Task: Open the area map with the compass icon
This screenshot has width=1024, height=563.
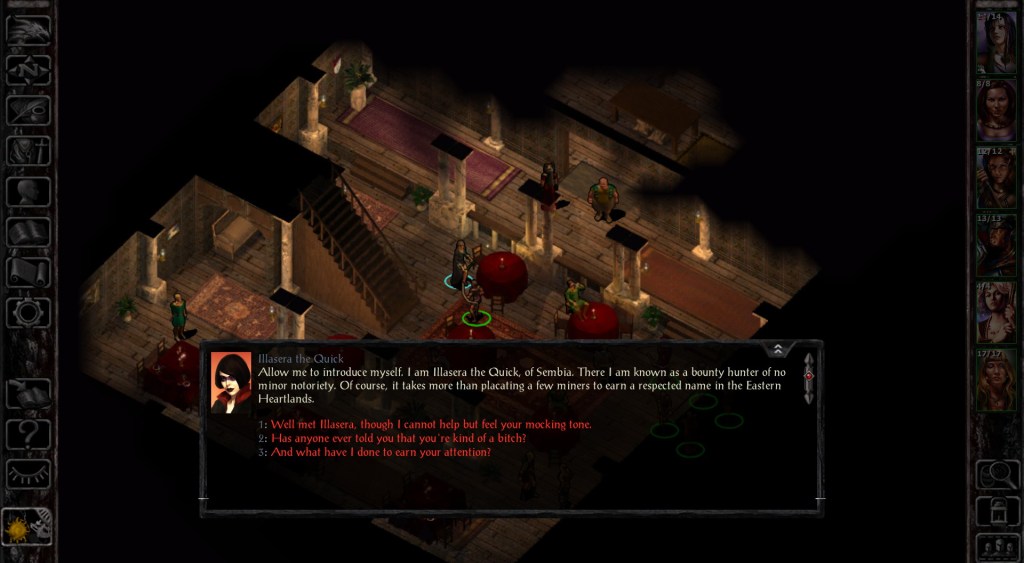Action: pos(28,69)
